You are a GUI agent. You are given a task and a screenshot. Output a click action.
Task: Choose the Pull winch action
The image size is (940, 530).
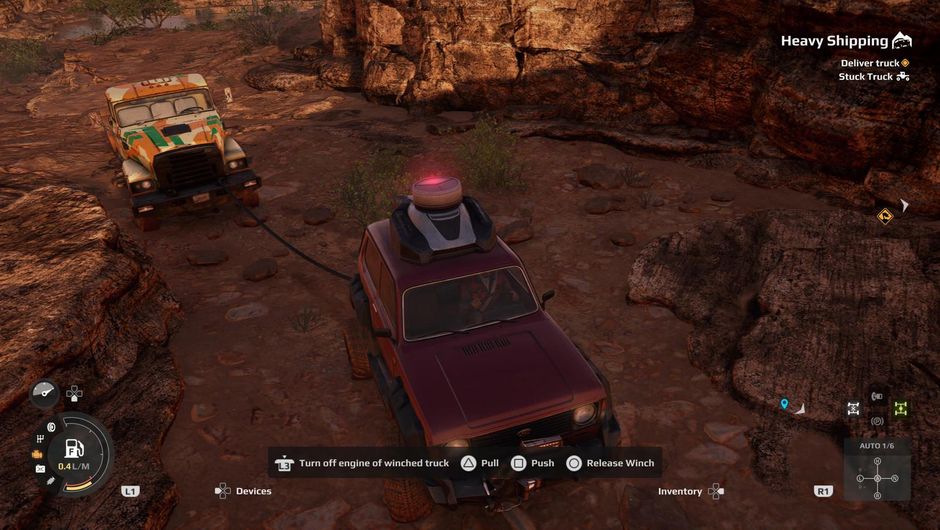click(479, 463)
